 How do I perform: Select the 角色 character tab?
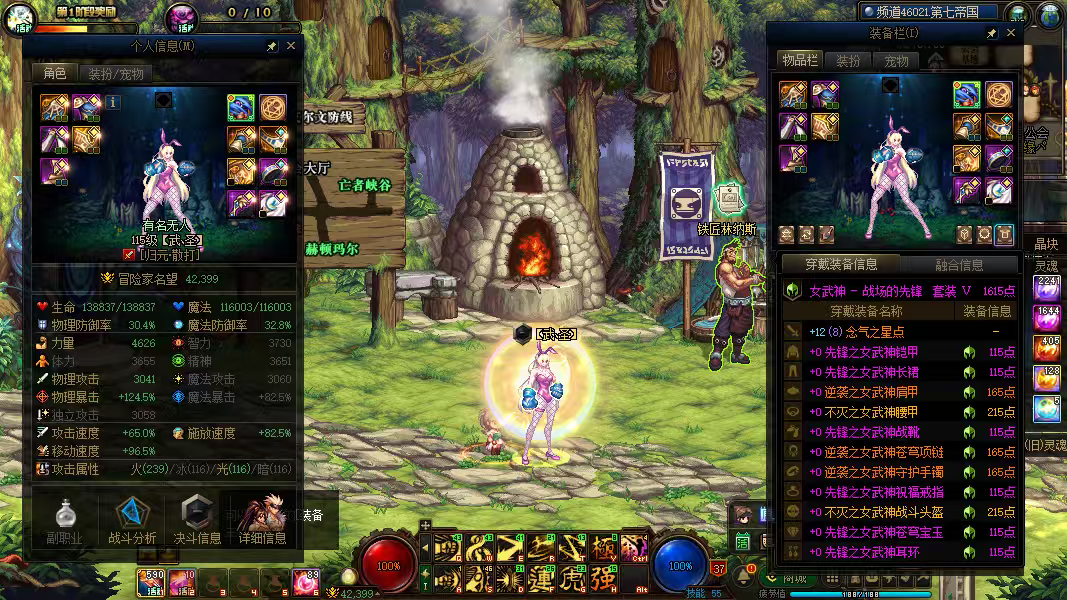[54, 73]
